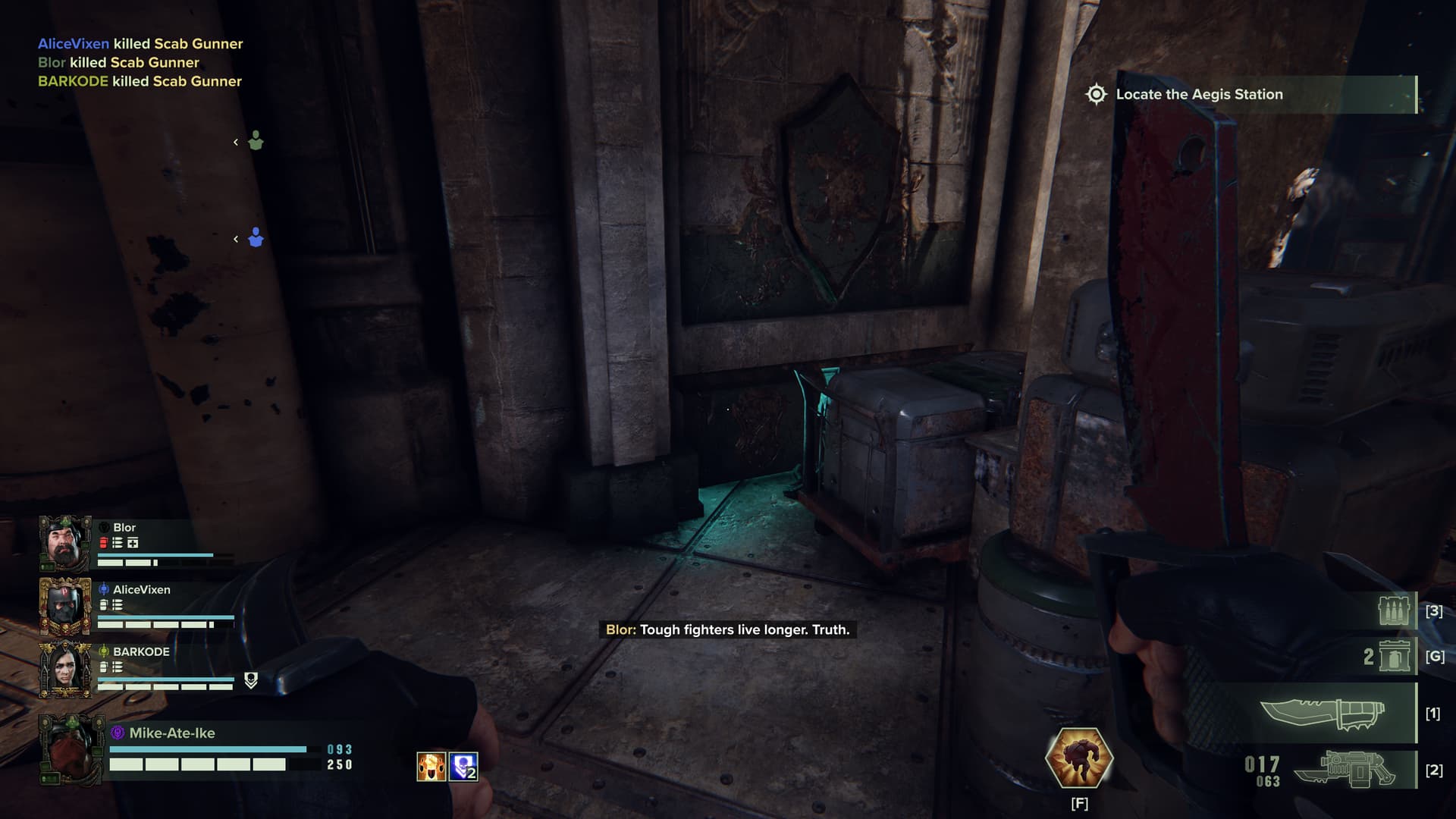
Task: Select teammate BARKODE's portrait
Action: point(65,668)
